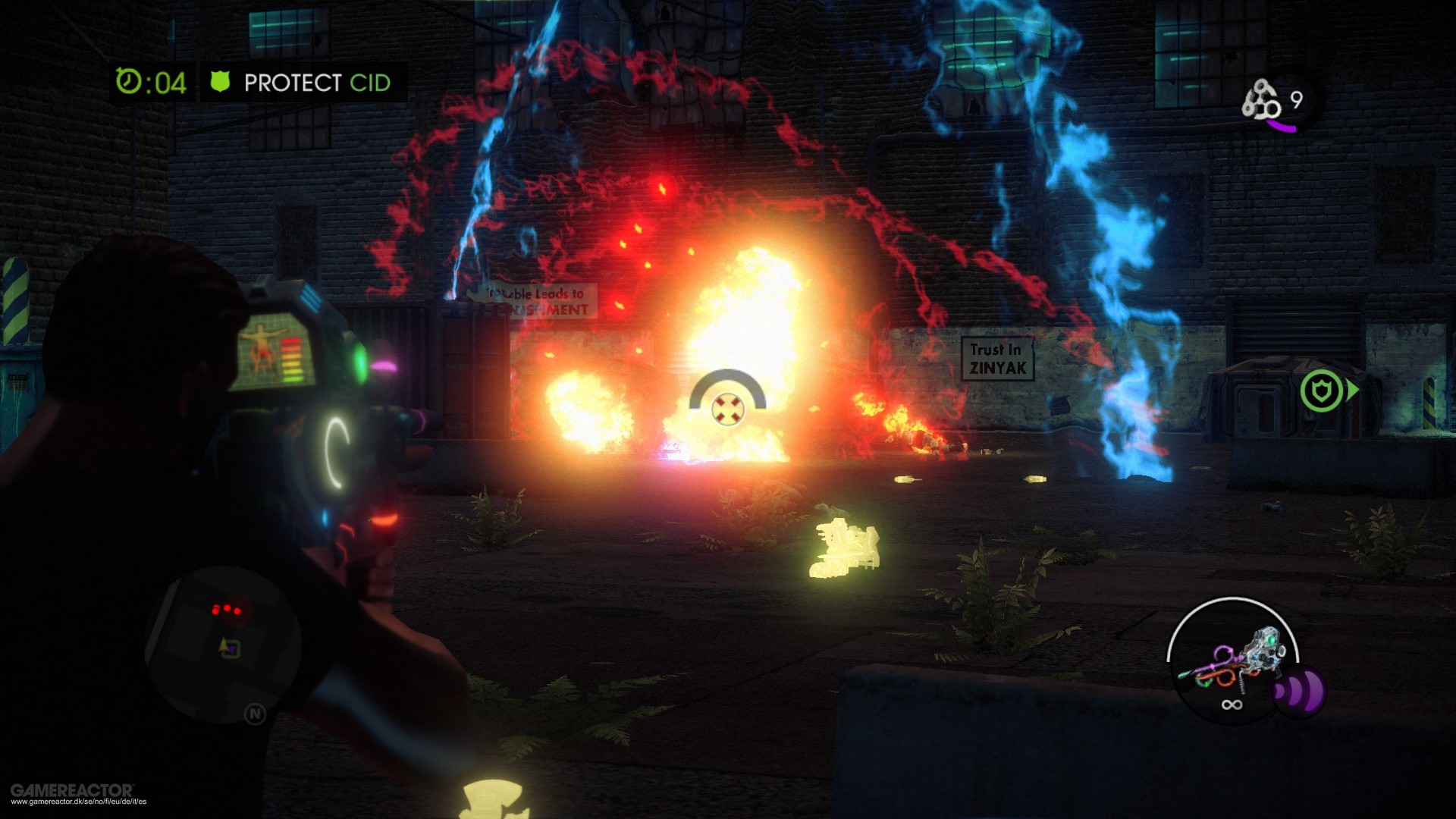This screenshot has width=1456, height=819.
Task: Click the green shield objective icon in the HUD
Action: tap(220, 83)
